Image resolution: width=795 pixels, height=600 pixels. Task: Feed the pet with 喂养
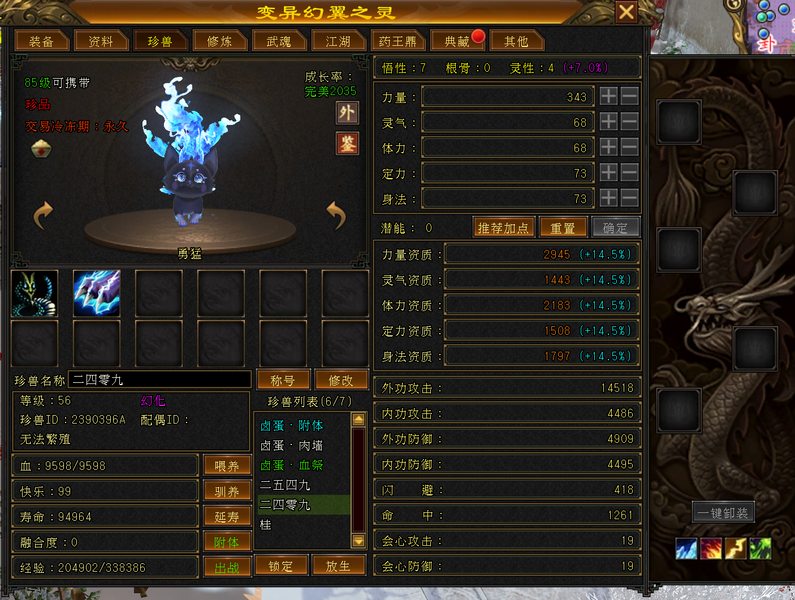pos(227,465)
